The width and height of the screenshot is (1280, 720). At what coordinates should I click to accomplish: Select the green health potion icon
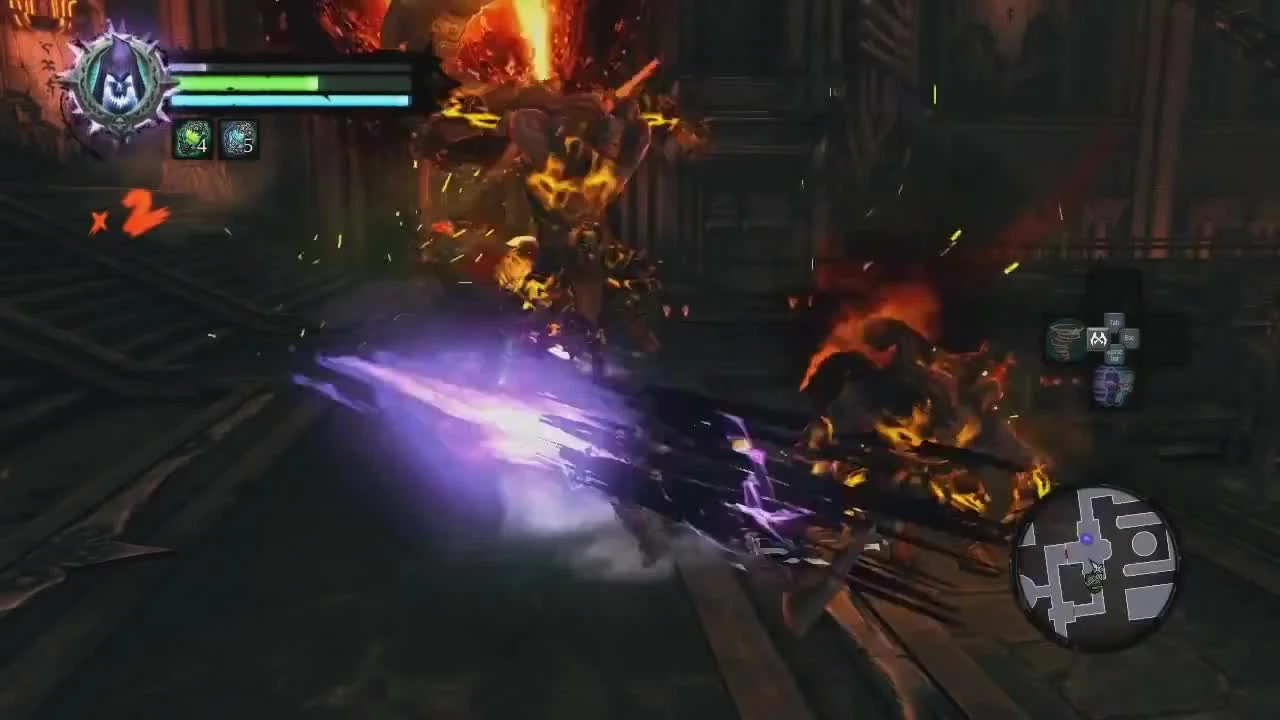pyautogui.click(x=193, y=139)
